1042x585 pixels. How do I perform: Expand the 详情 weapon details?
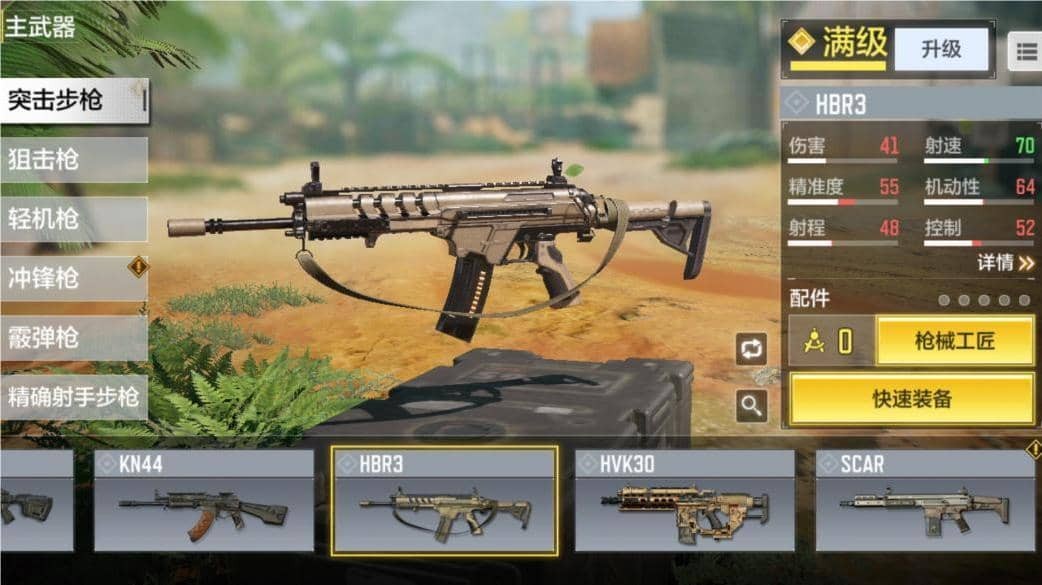click(x=1005, y=263)
